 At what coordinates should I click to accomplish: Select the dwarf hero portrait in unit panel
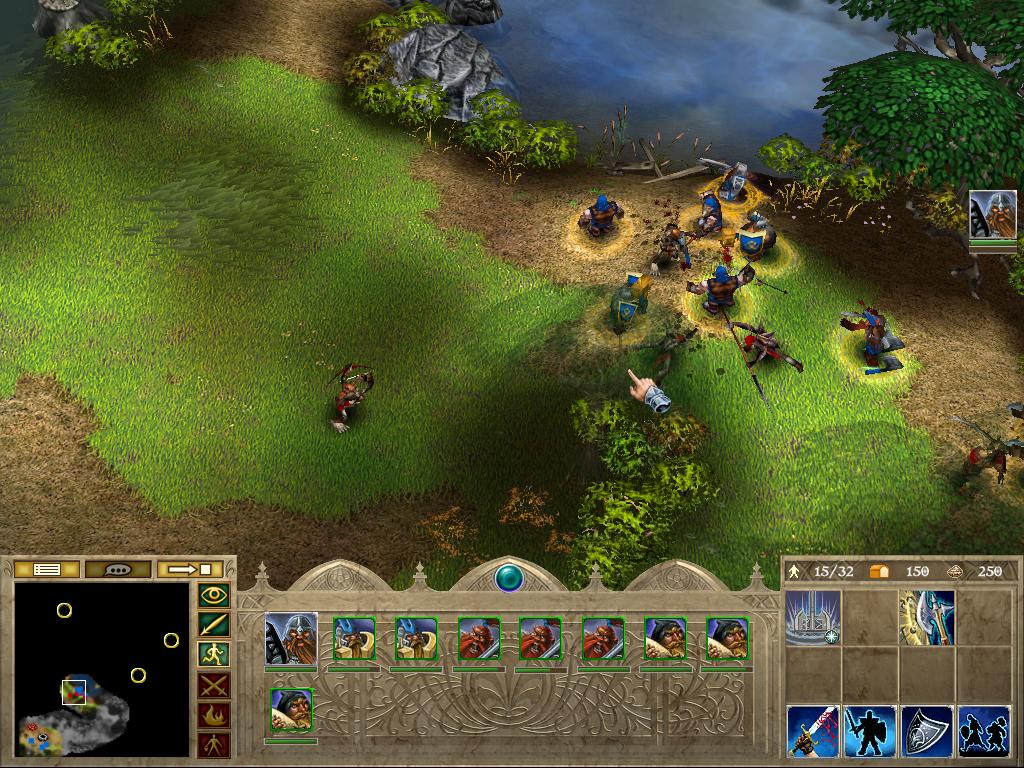click(x=291, y=639)
